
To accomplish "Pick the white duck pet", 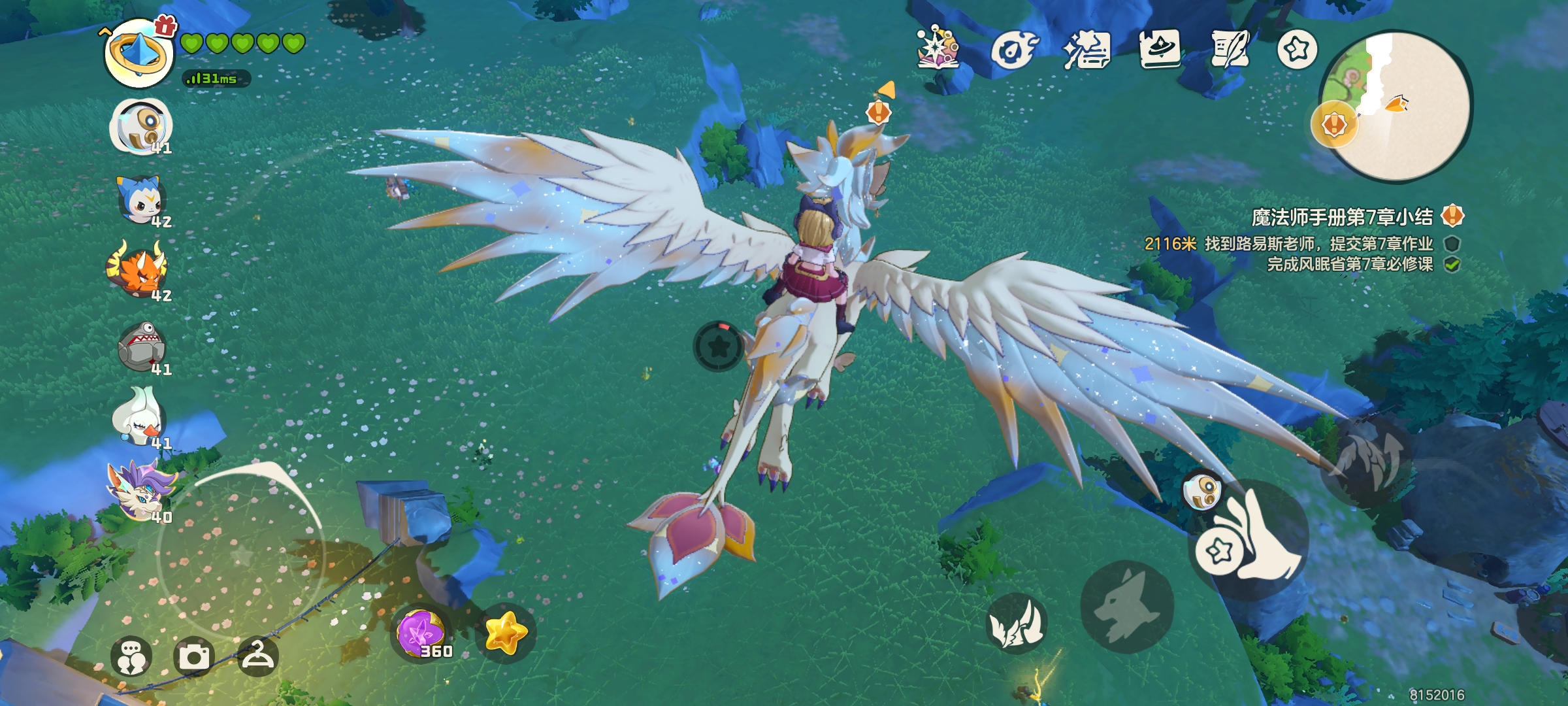I will [139, 418].
